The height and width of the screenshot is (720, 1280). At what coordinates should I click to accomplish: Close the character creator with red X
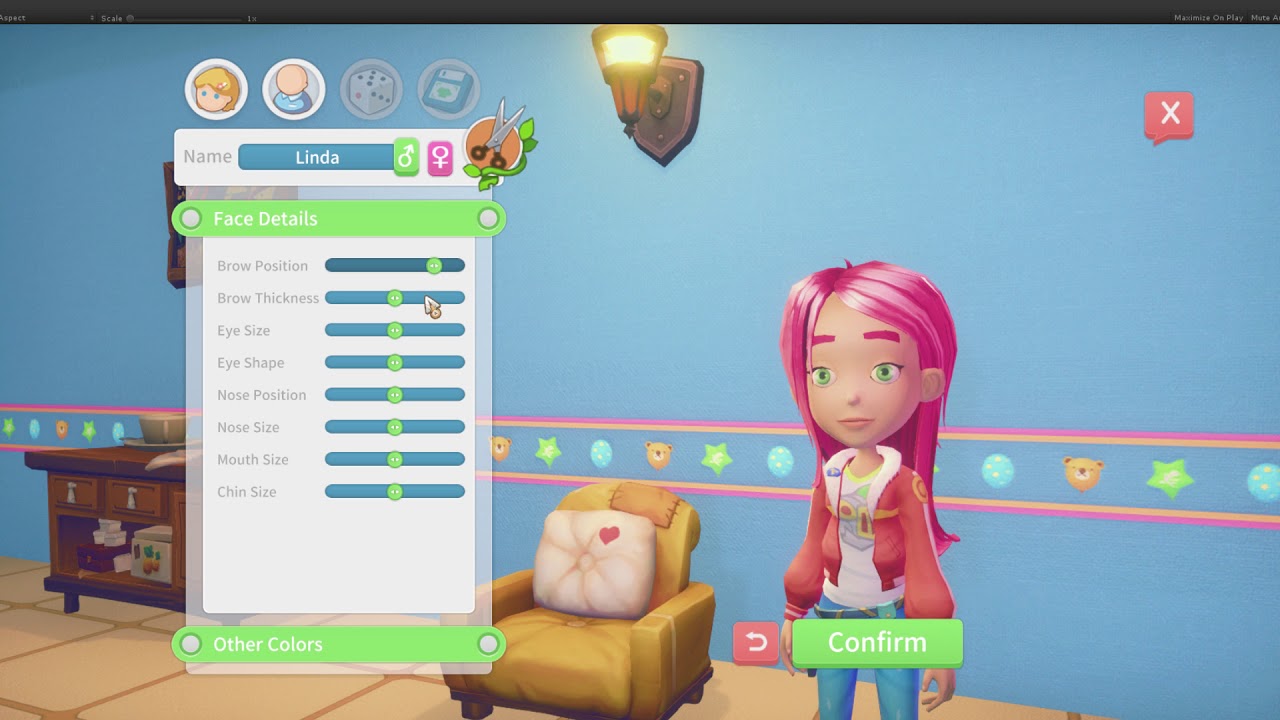click(x=1169, y=115)
